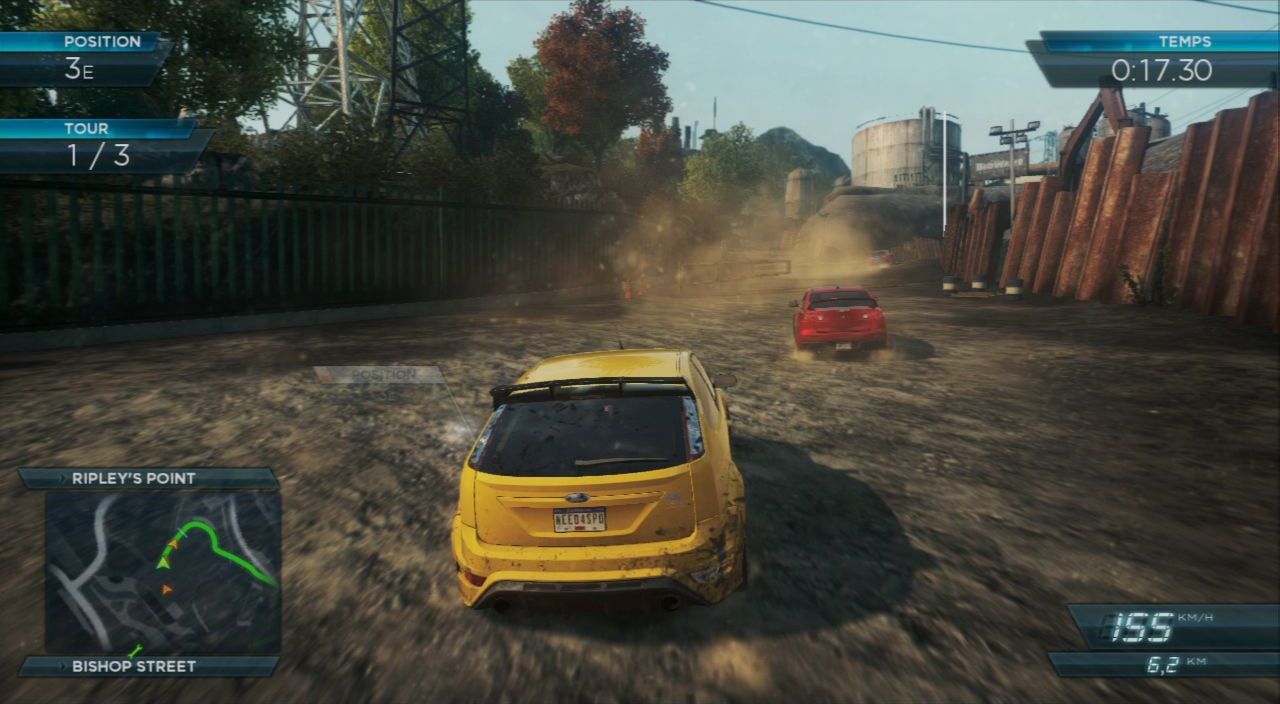
Task: Select the Ripley's Point location label
Action: (134, 479)
